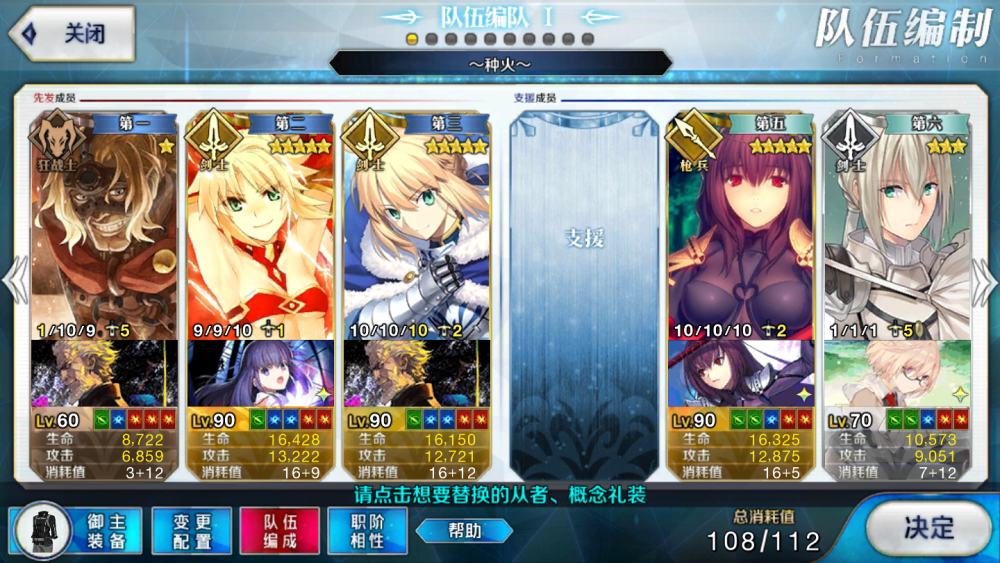Image resolution: width=1000 pixels, height=563 pixels.
Task: Show 职阶相性 class affinity chart
Action: coord(367,530)
